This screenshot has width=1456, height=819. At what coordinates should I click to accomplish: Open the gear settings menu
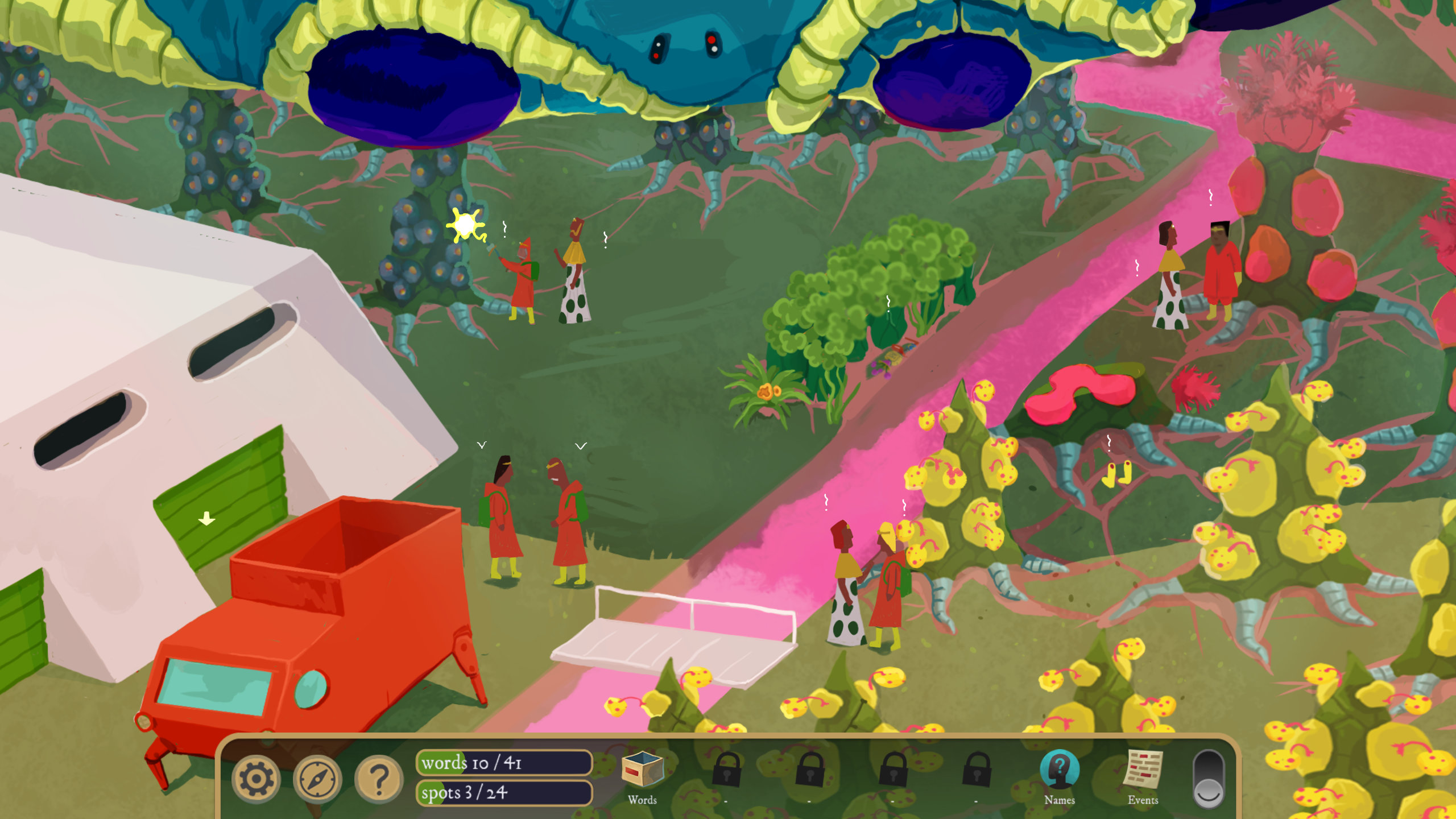click(255, 779)
